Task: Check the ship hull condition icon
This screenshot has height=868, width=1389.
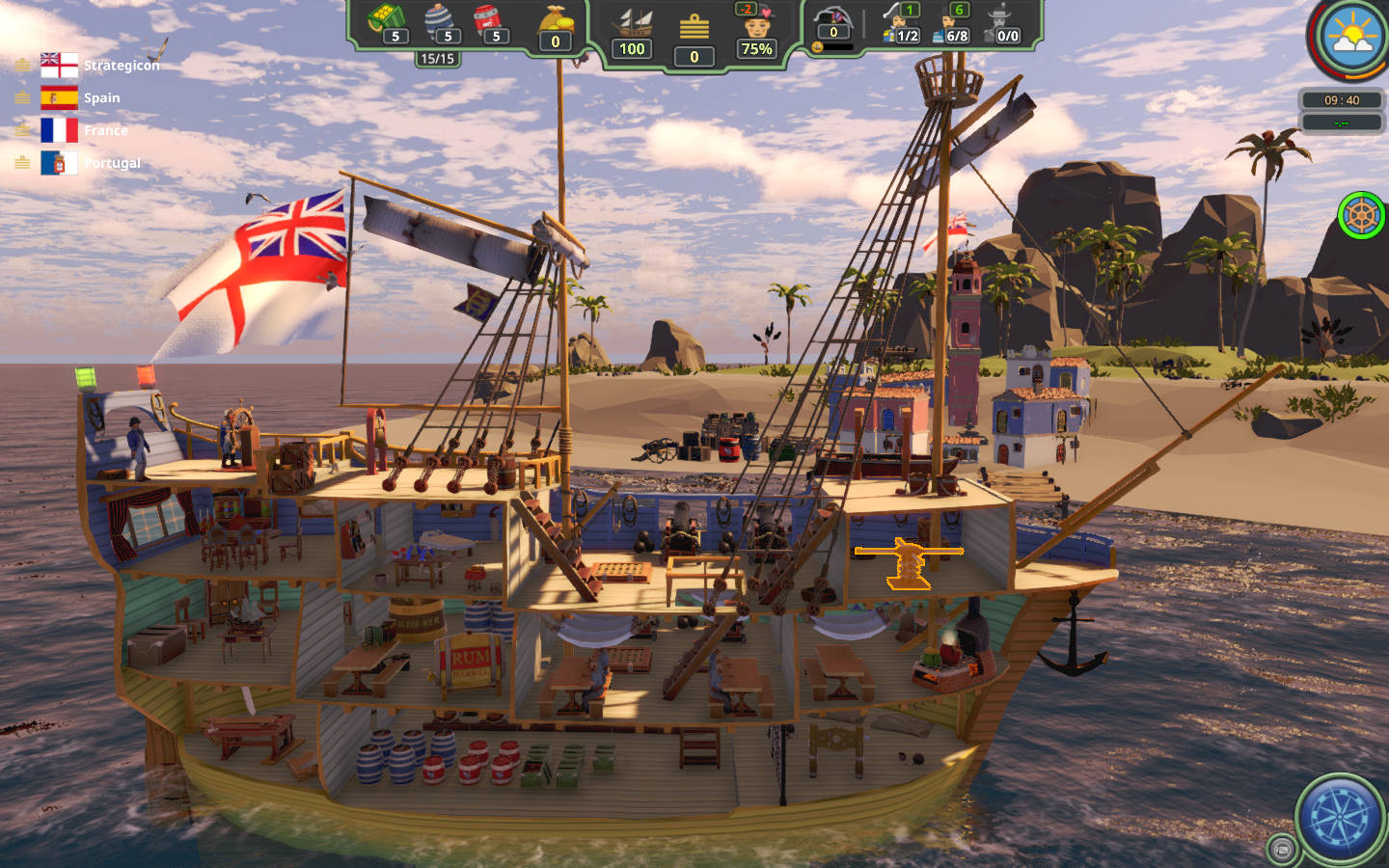Action: pos(633,23)
